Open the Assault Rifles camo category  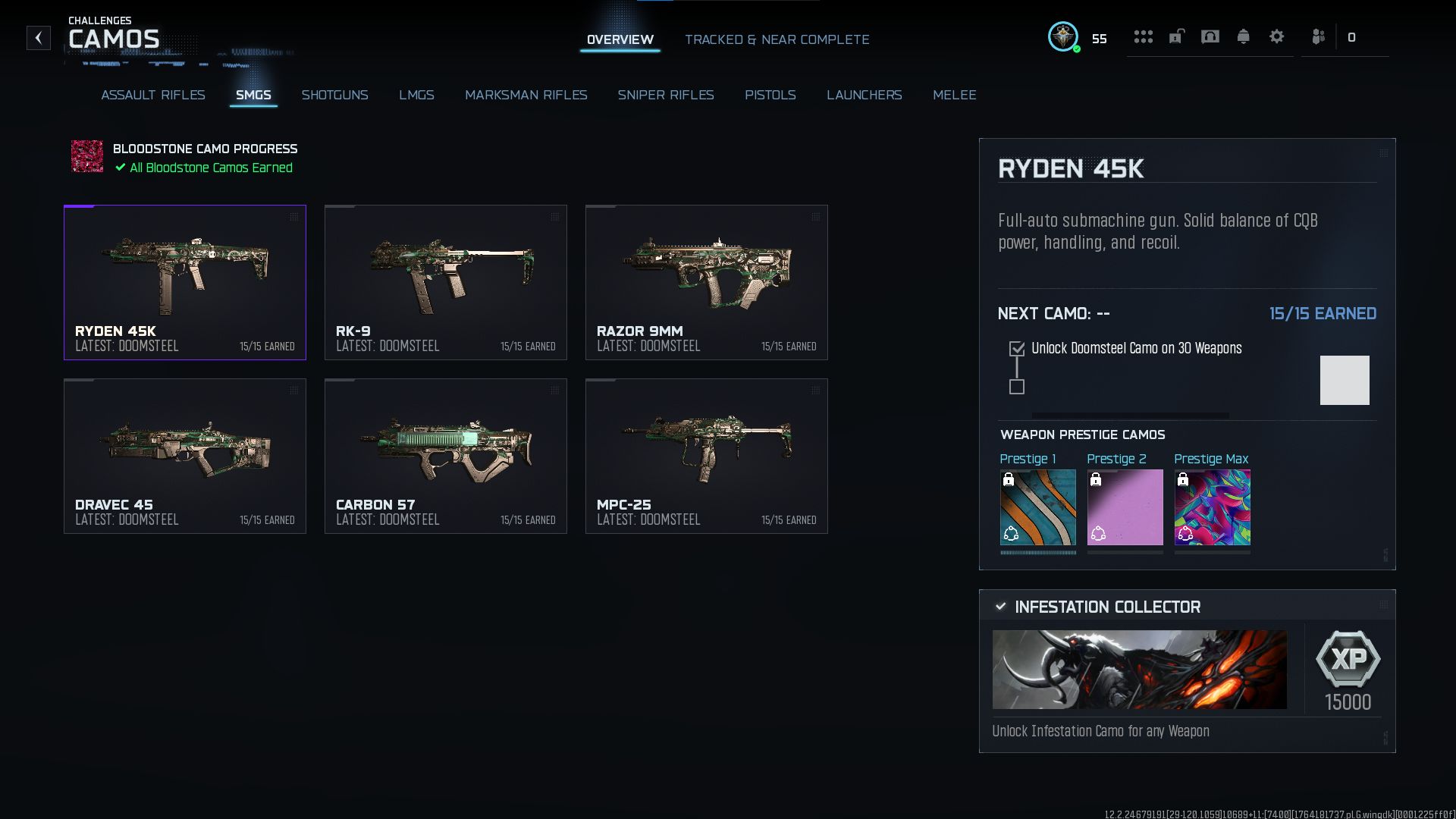[153, 95]
